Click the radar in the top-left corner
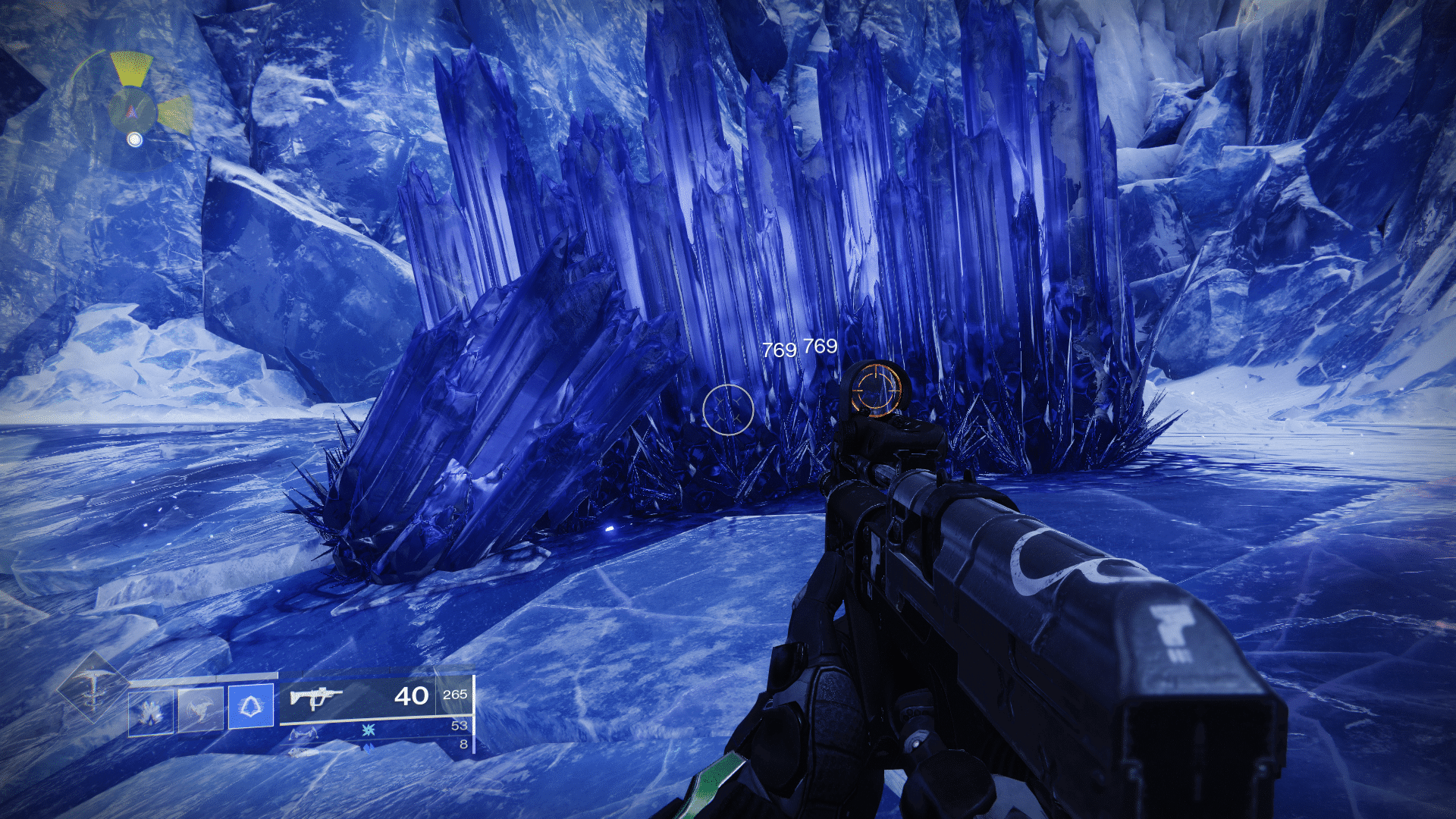Screen dimensions: 1456x819 click(x=134, y=108)
